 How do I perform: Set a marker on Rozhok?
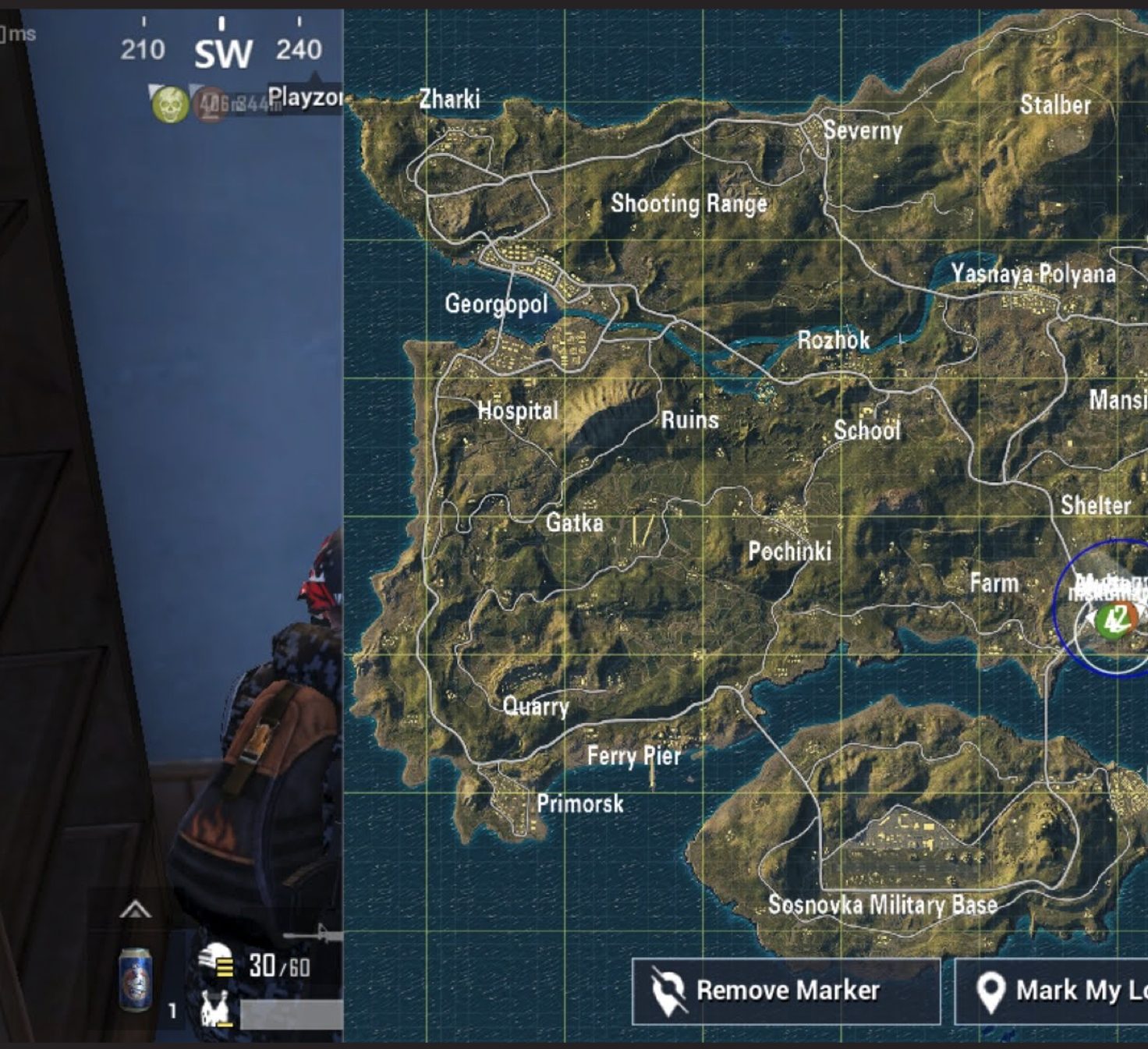tap(833, 340)
